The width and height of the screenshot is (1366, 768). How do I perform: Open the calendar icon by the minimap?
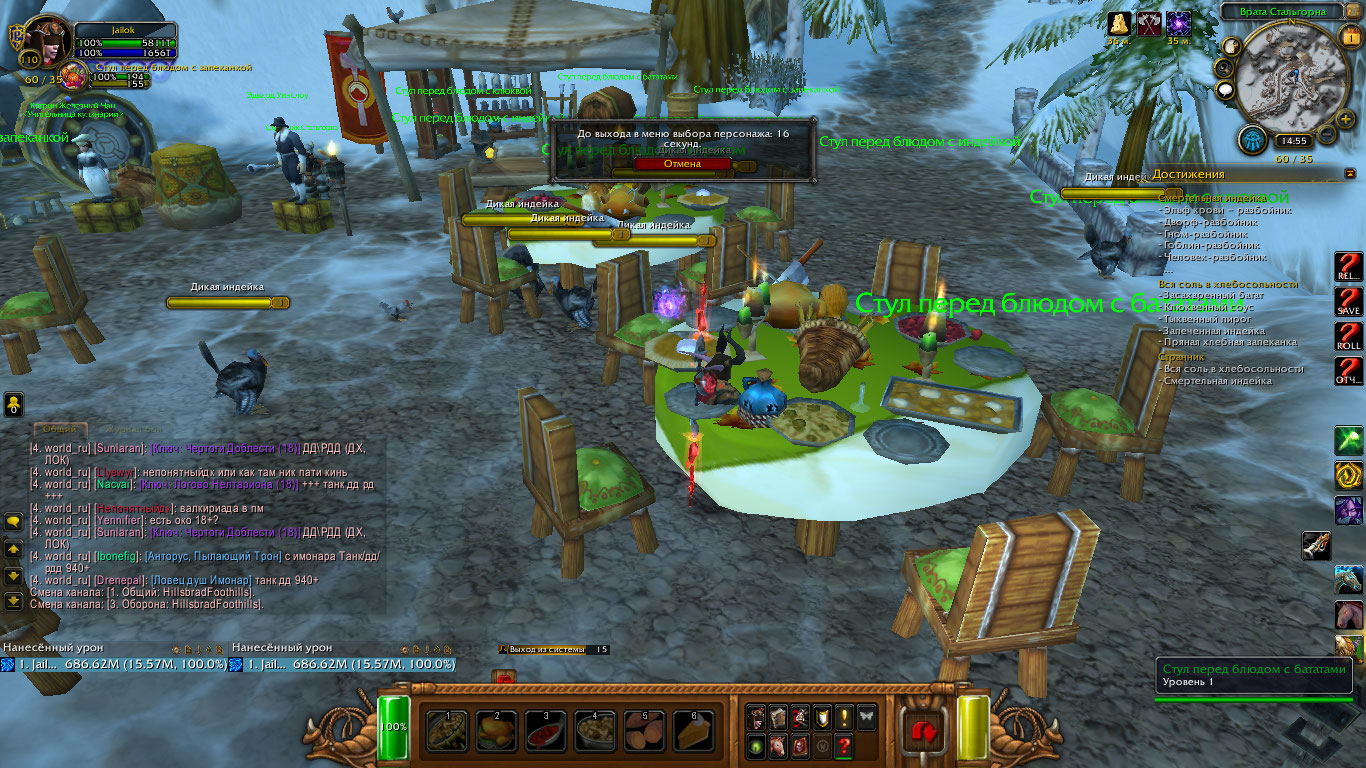(1351, 38)
